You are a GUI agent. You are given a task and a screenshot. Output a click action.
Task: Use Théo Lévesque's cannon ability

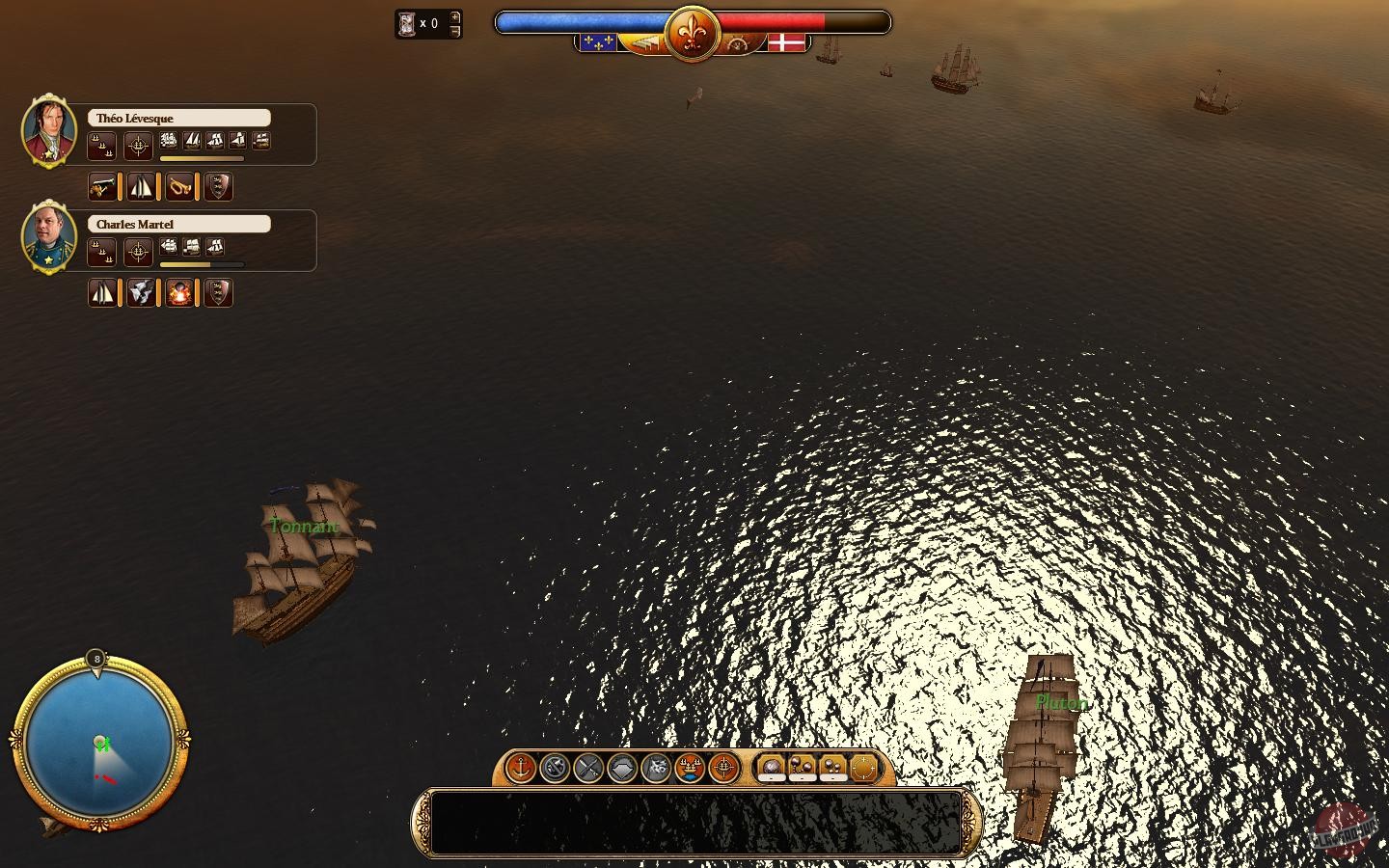pyautogui.click(x=103, y=186)
